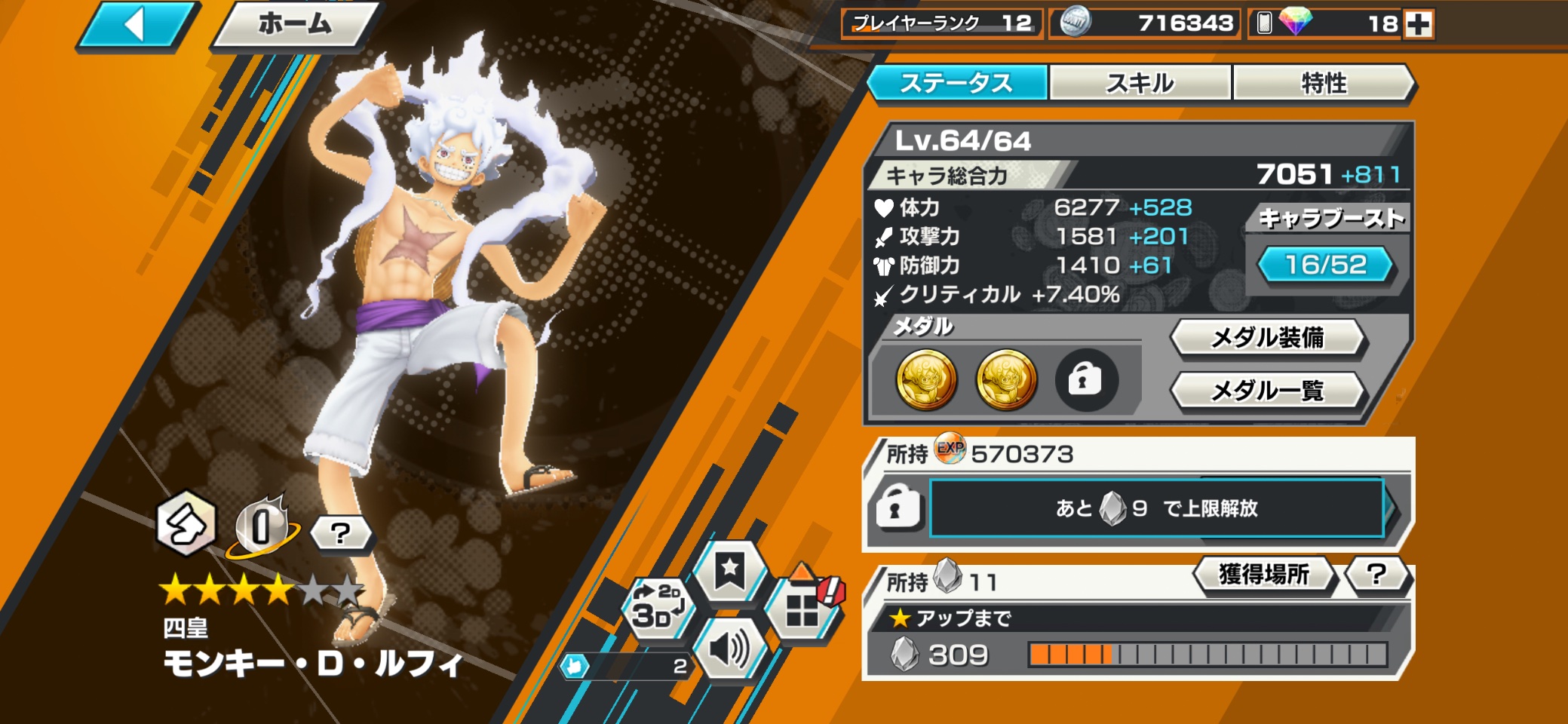Open the スキル tab
This screenshot has height=724, width=1568.
pyautogui.click(x=1140, y=82)
